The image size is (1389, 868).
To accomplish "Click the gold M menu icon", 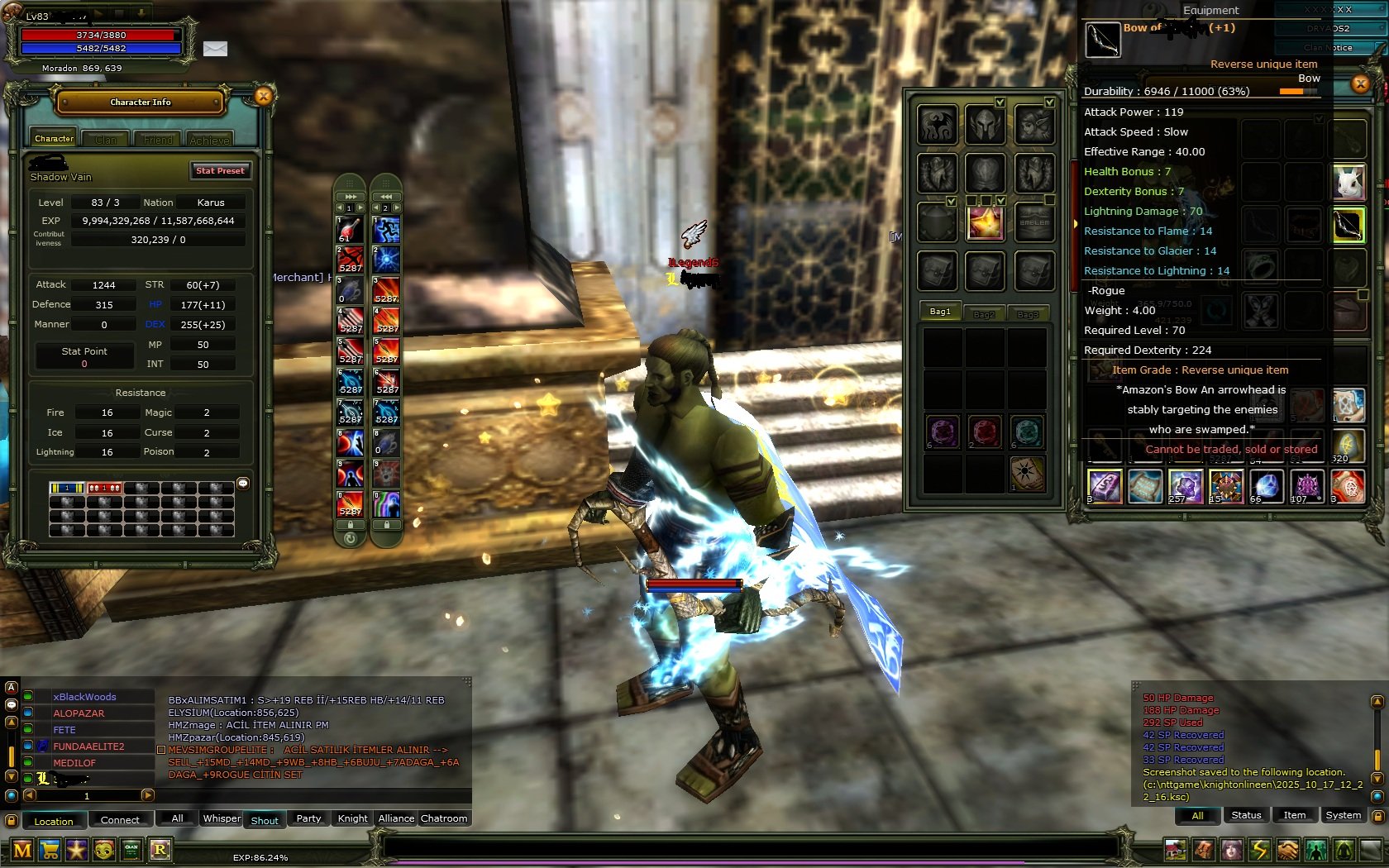I will pyautogui.click(x=22, y=849).
